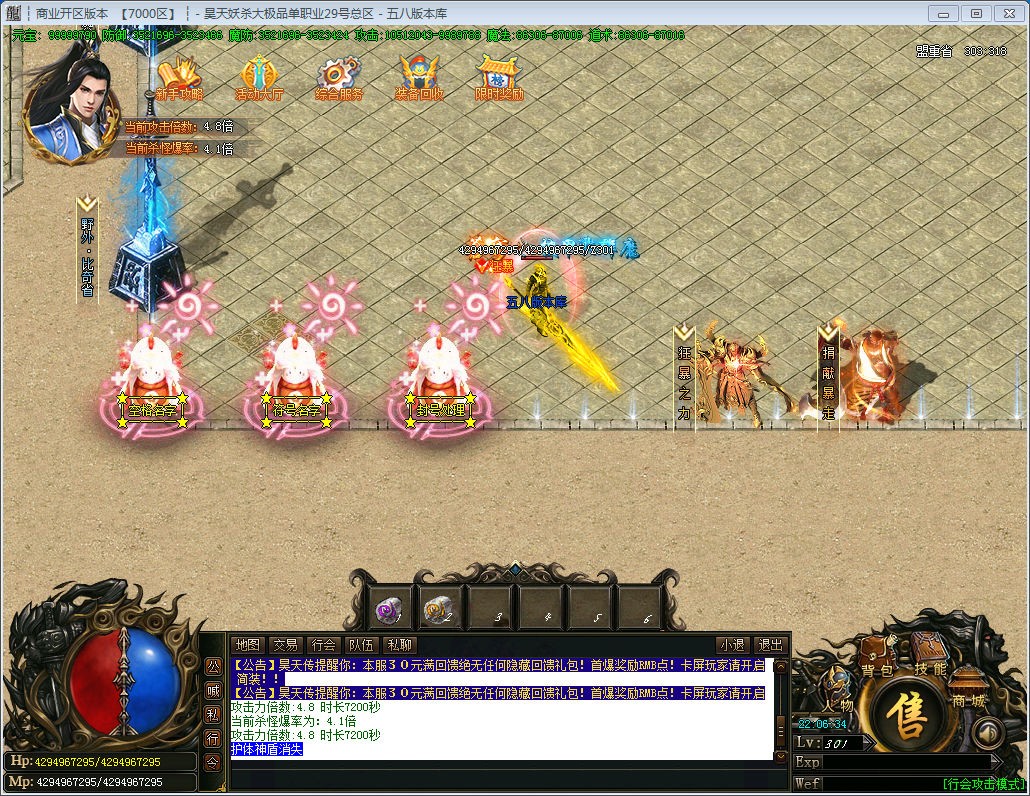Click the 小退 logout-to-character-select button
The image size is (1030, 796).
[x=732, y=645]
